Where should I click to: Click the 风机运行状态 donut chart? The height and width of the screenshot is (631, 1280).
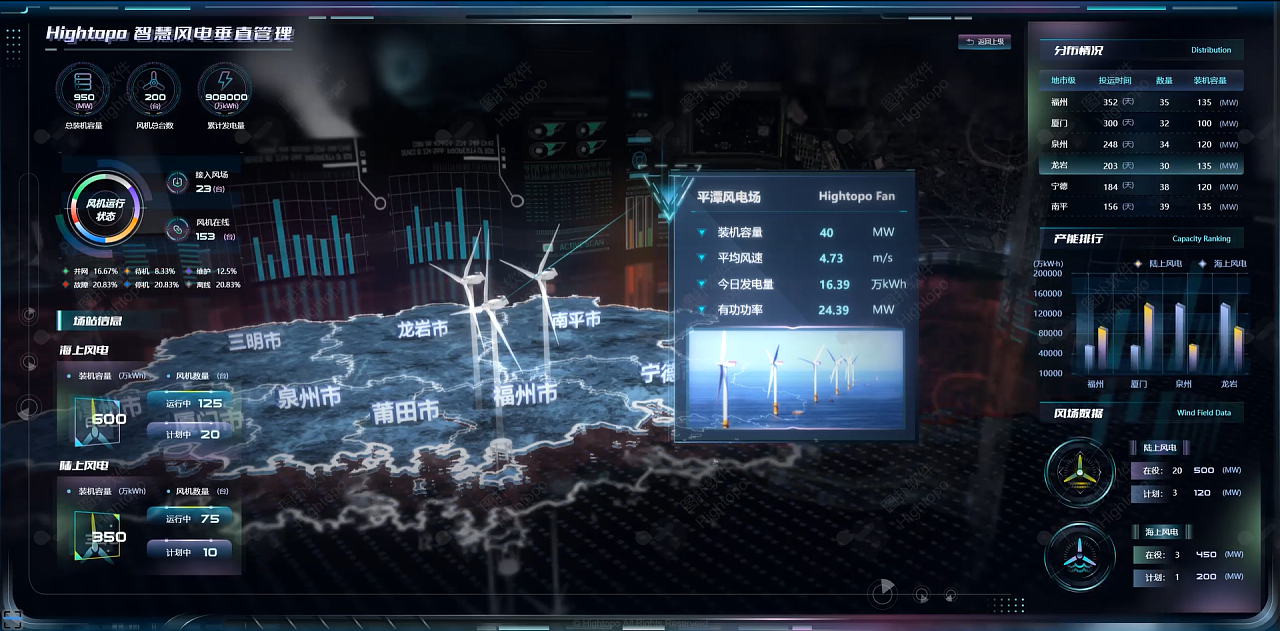coord(105,209)
